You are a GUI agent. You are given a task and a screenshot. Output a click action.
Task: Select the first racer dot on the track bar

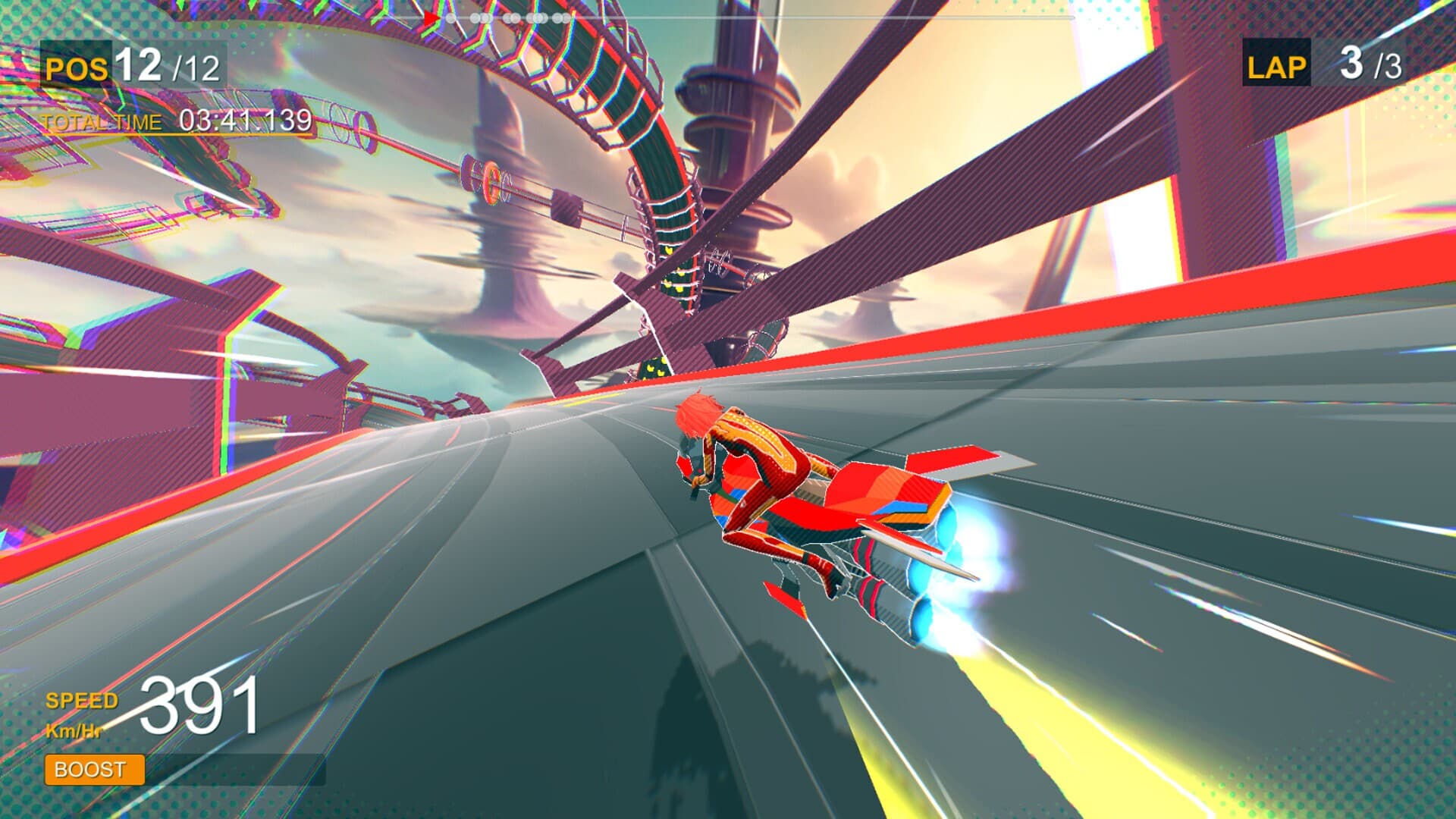pos(450,17)
